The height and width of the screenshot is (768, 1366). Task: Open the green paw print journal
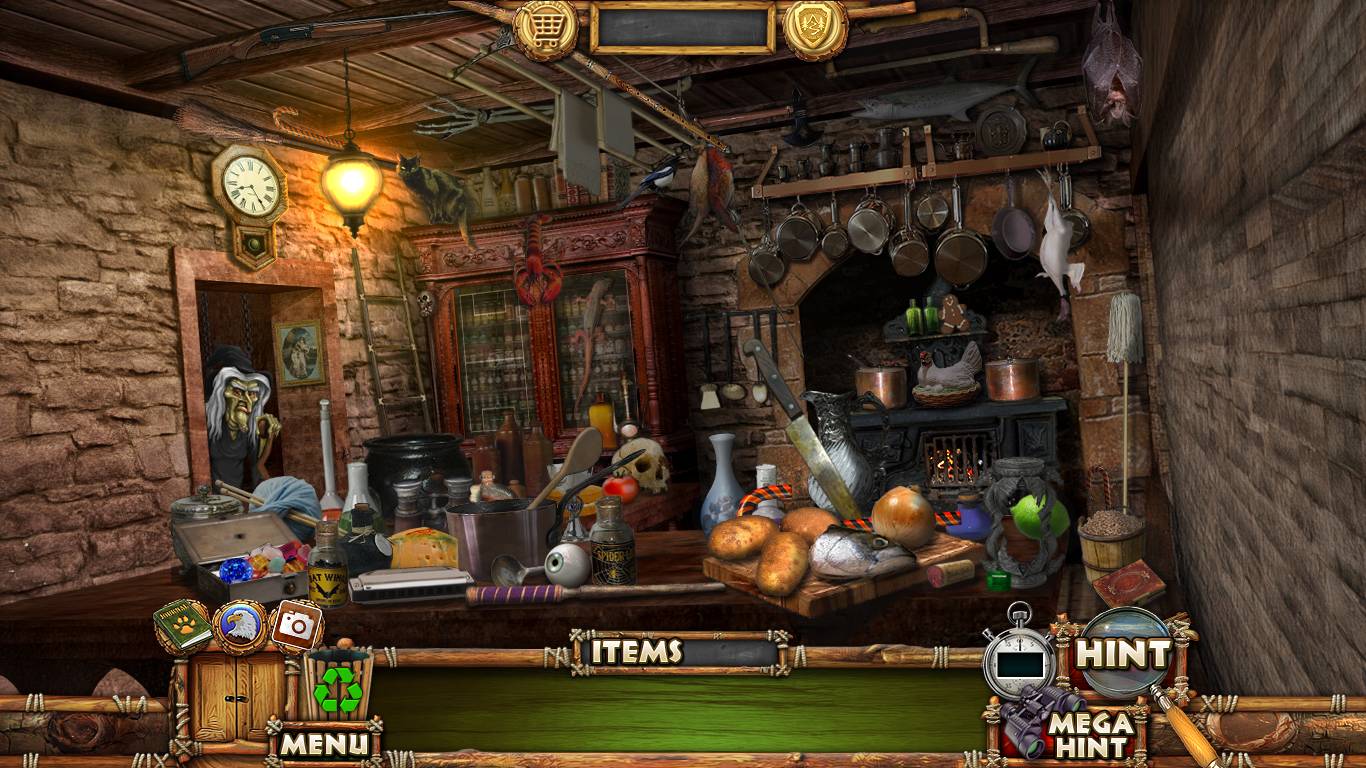[183, 626]
